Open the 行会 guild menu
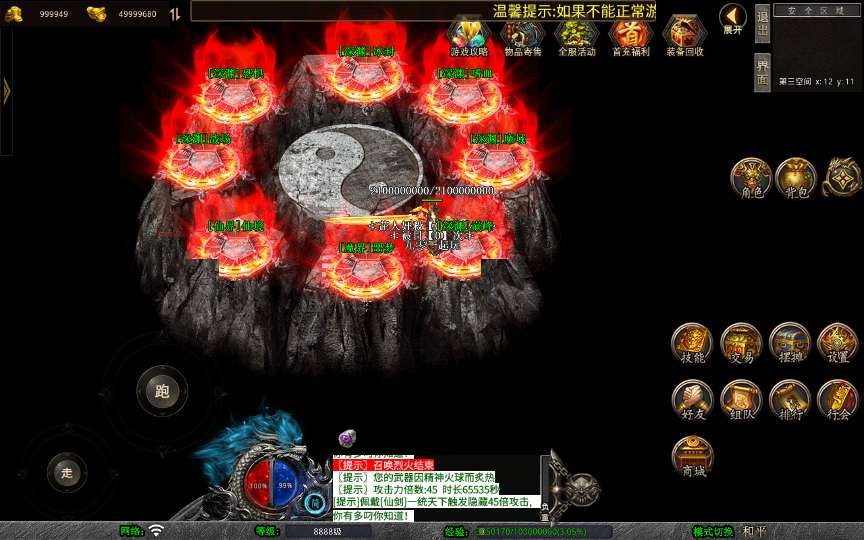Viewport: 864px width, 540px height. click(838, 400)
